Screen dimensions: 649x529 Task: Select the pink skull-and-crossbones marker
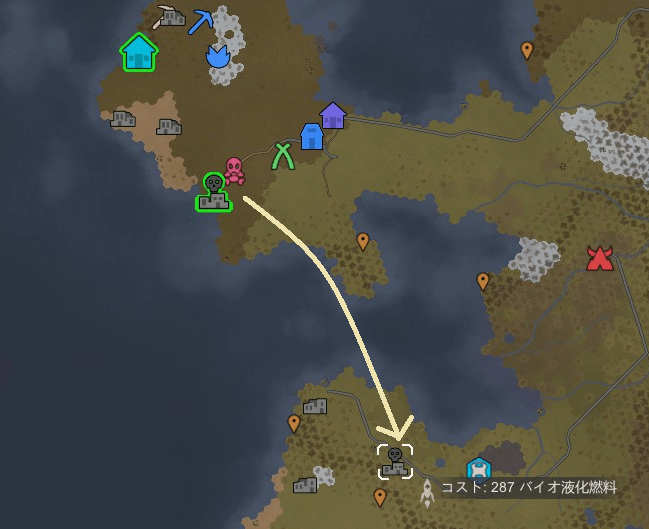[x=234, y=171]
